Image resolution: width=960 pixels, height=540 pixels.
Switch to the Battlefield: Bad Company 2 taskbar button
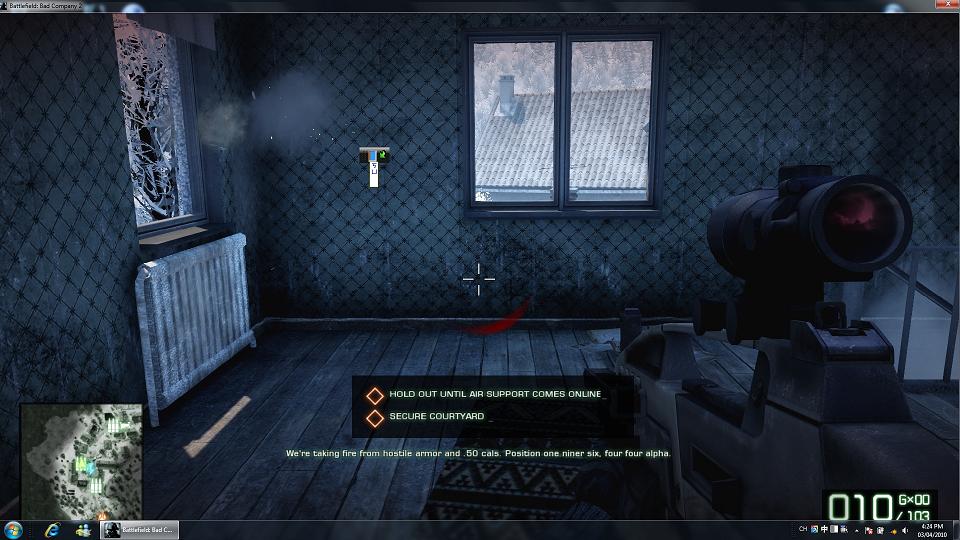tap(139, 529)
